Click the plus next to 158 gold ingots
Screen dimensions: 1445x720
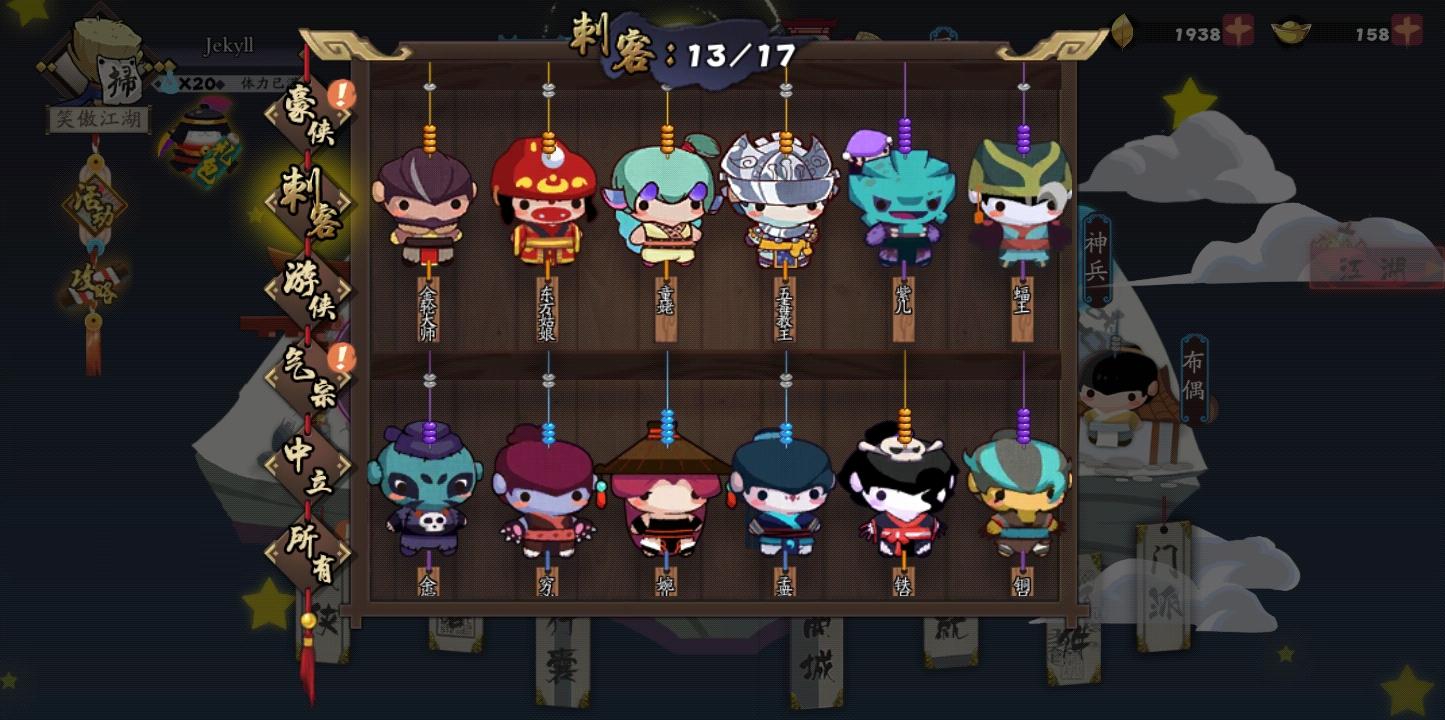coord(1408,33)
